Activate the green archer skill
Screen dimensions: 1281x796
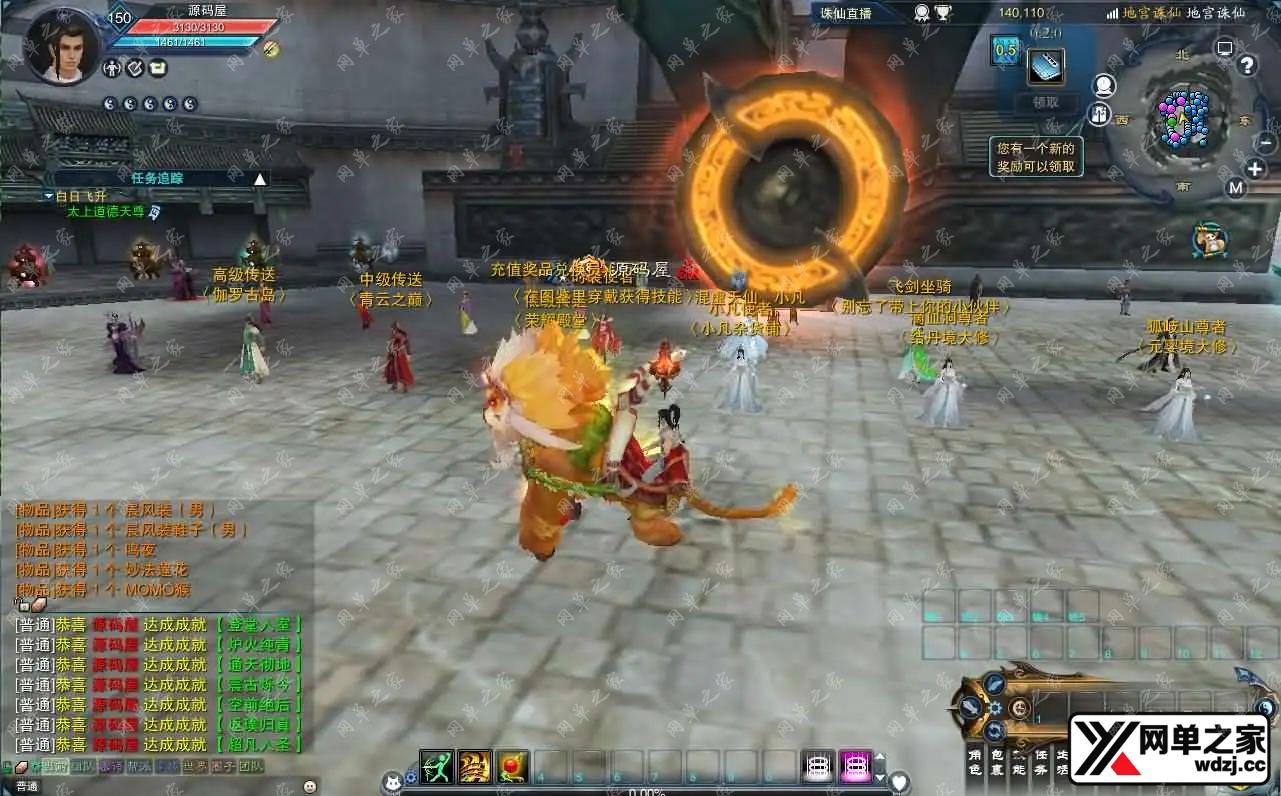tap(437, 766)
